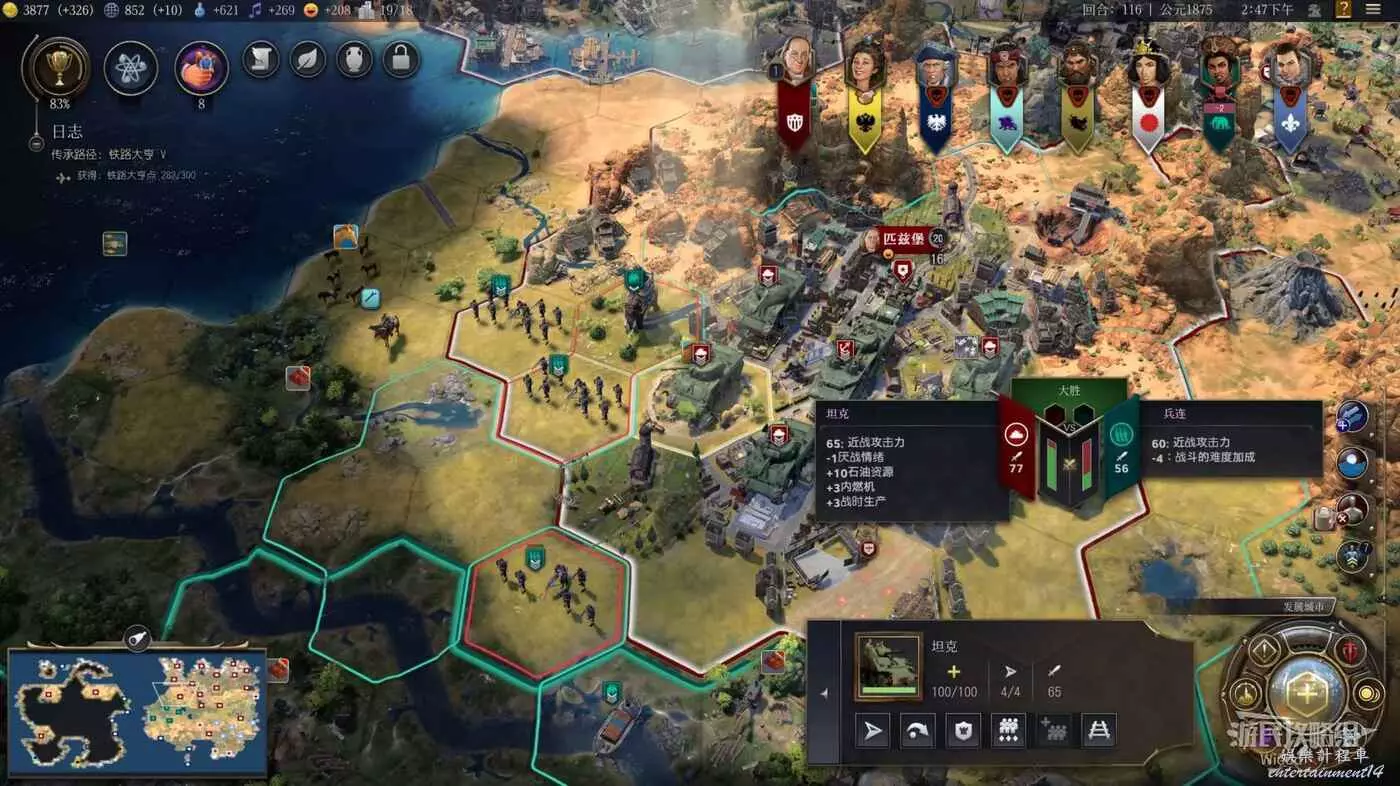
Task: Select the railroad track unit action
Action: pyautogui.click(x=1100, y=731)
